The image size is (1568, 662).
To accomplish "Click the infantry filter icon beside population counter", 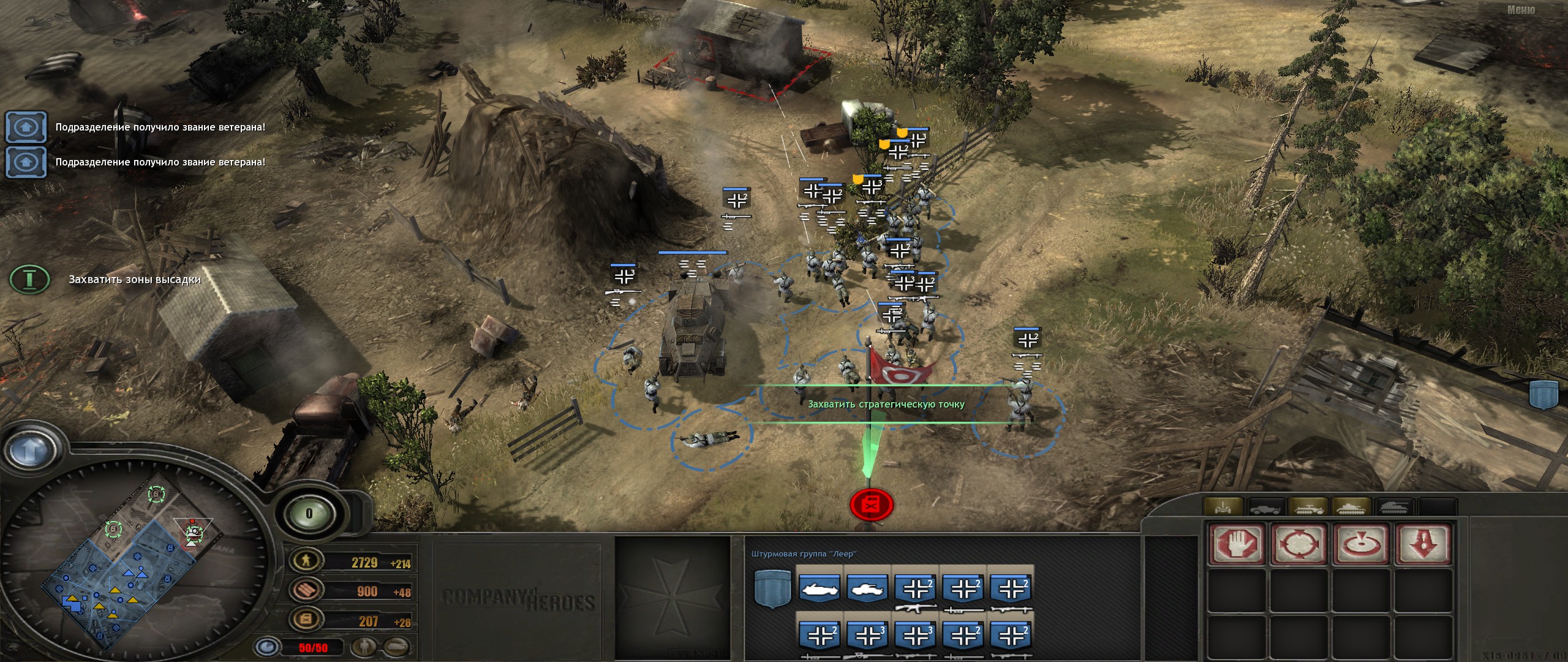I will pyautogui.click(x=365, y=646).
